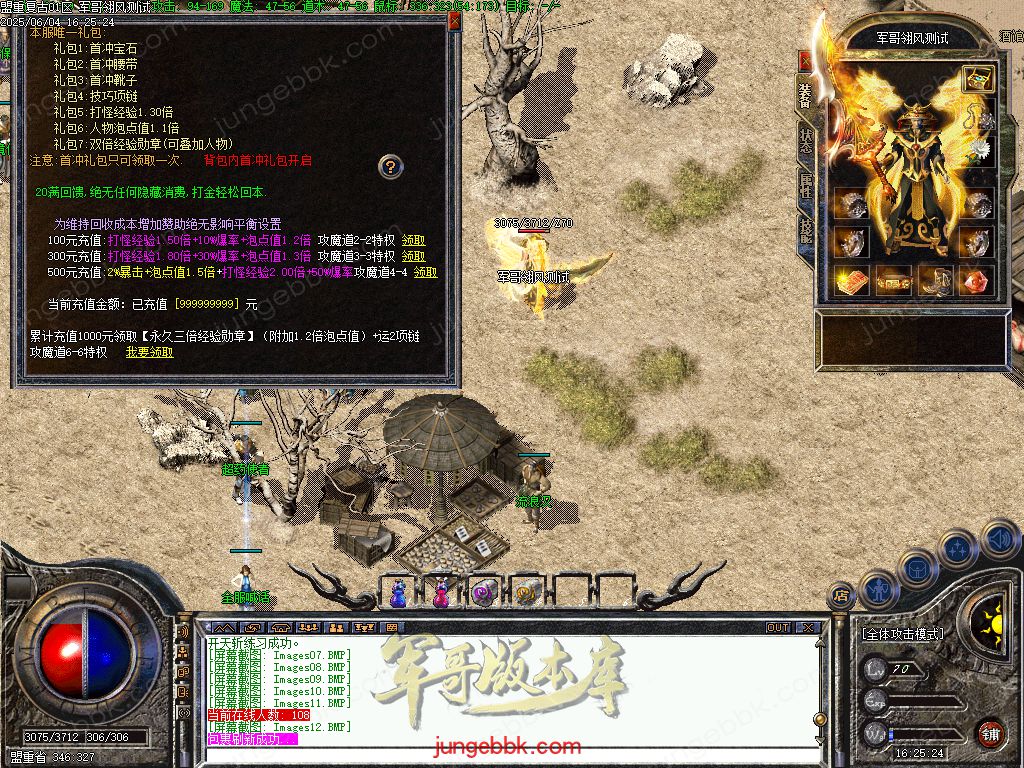Open the question mark help icon
The width and height of the screenshot is (1024, 768).
click(390, 166)
